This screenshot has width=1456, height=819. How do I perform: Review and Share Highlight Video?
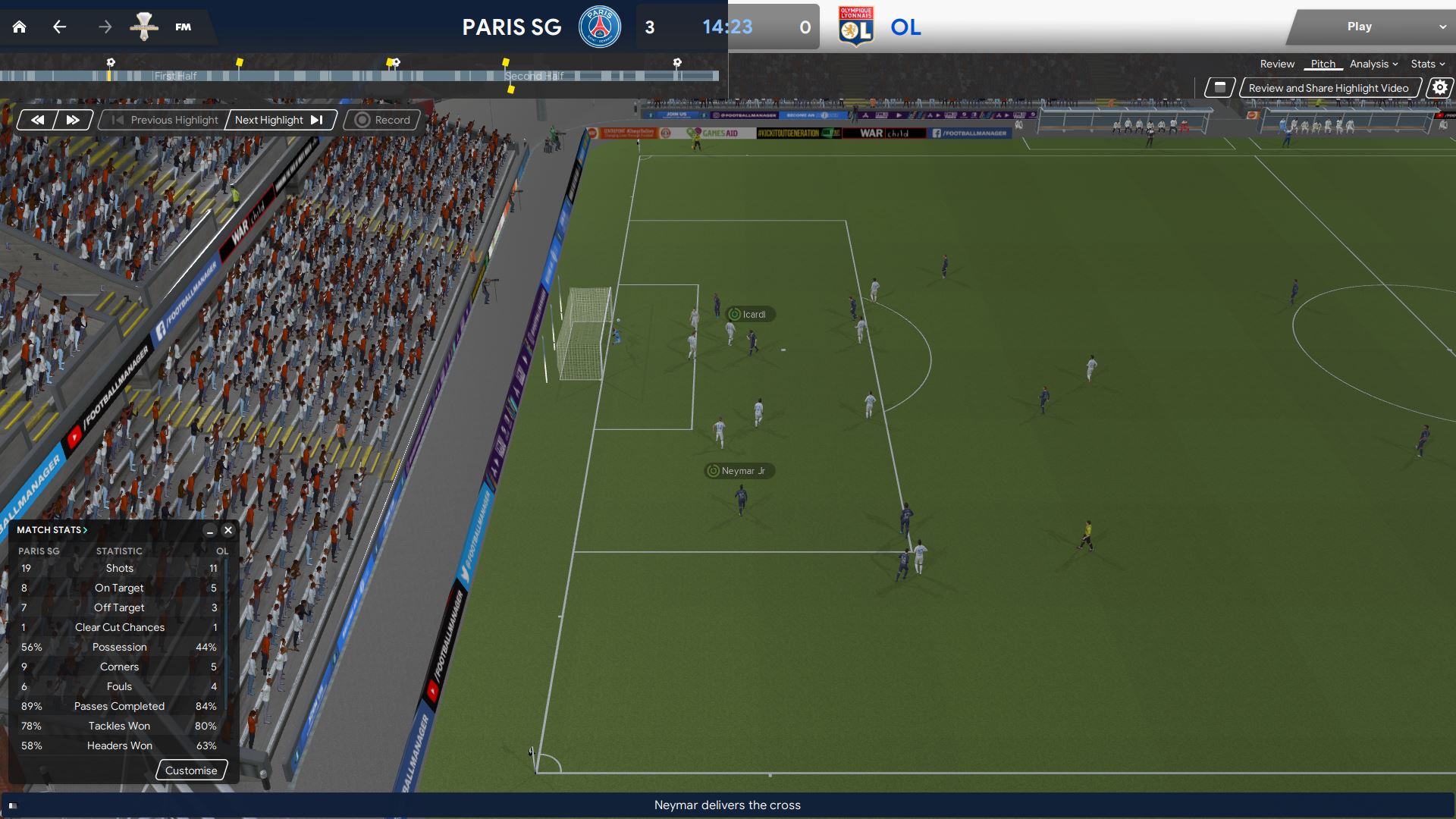(x=1328, y=88)
